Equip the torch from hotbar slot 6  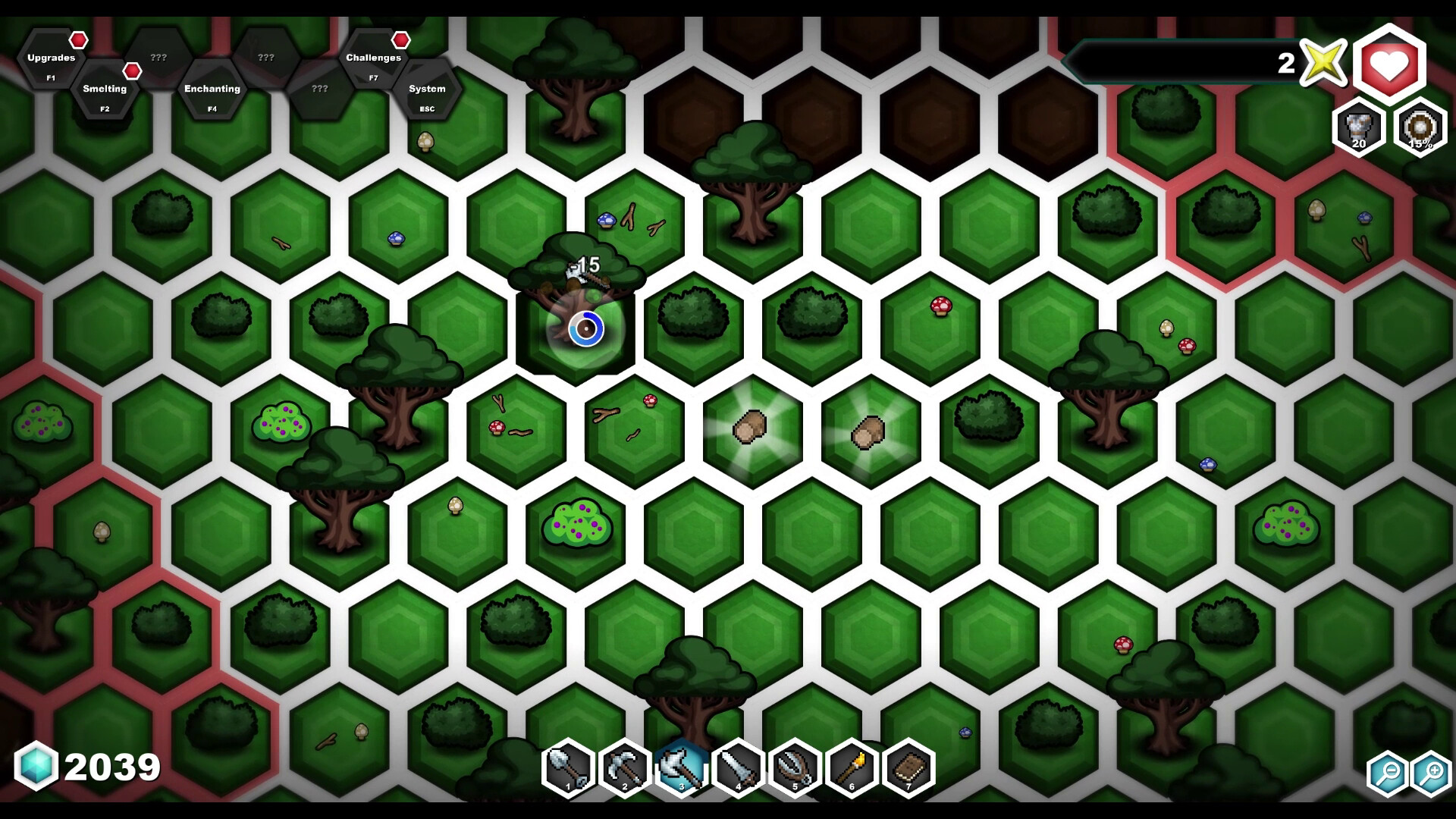click(x=852, y=769)
